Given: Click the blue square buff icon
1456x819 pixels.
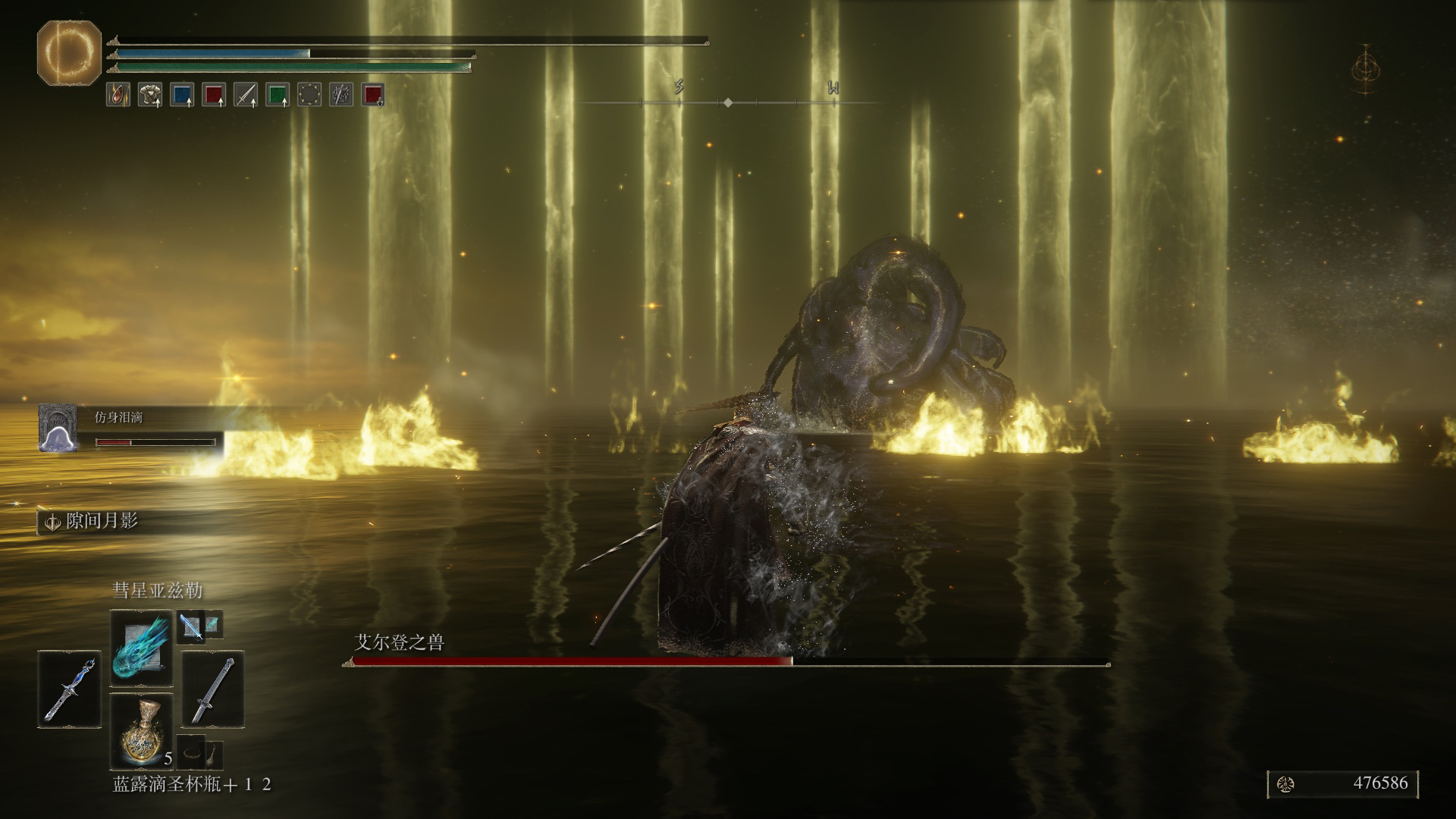Looking at the screenshot, I should [182, 95].
